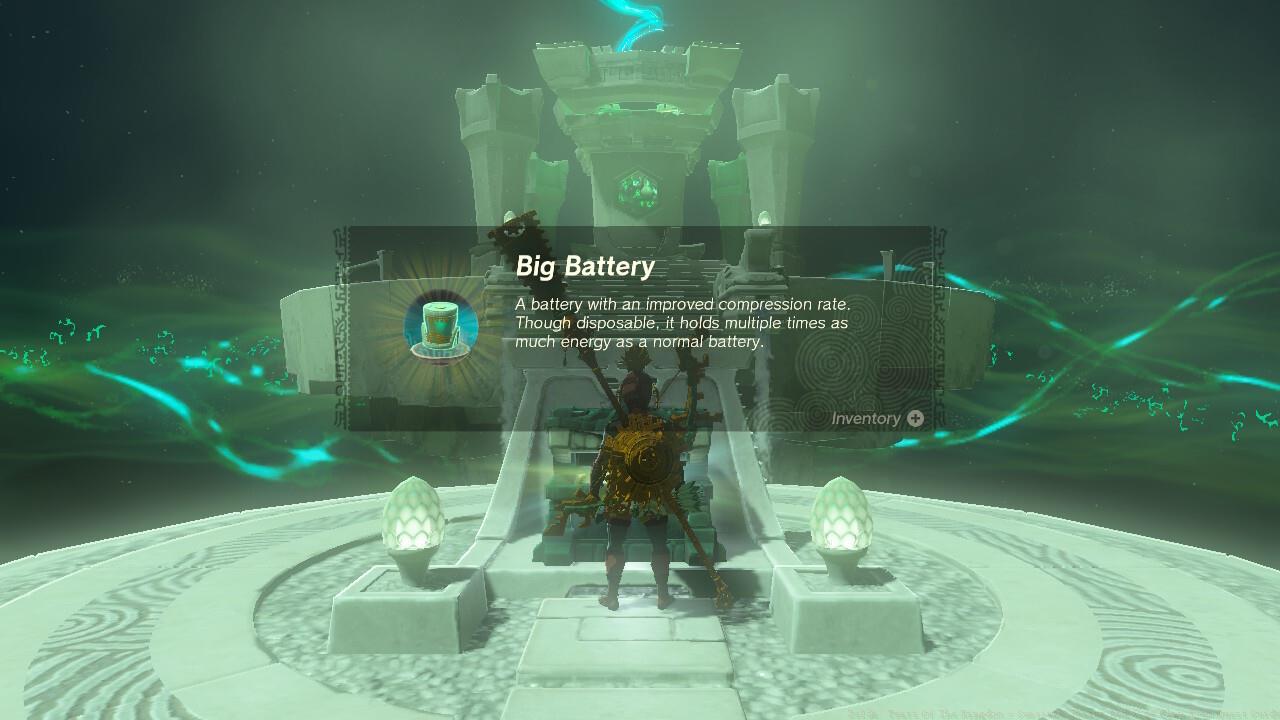Click the plus icon next to Inventory
The height and width of the screenshot is (720, 1280).
point(913,419)
